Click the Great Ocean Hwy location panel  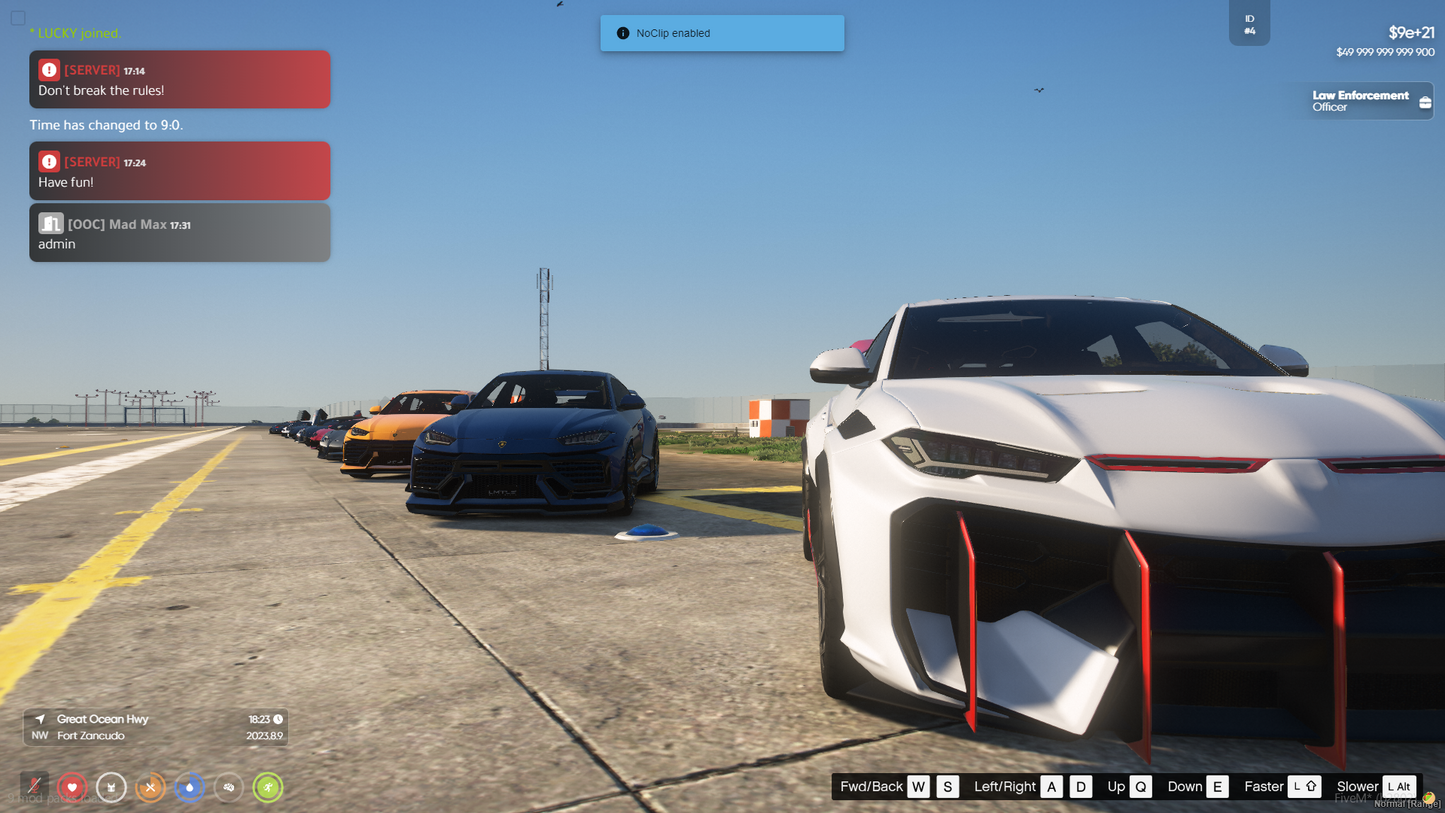point(156,727)
